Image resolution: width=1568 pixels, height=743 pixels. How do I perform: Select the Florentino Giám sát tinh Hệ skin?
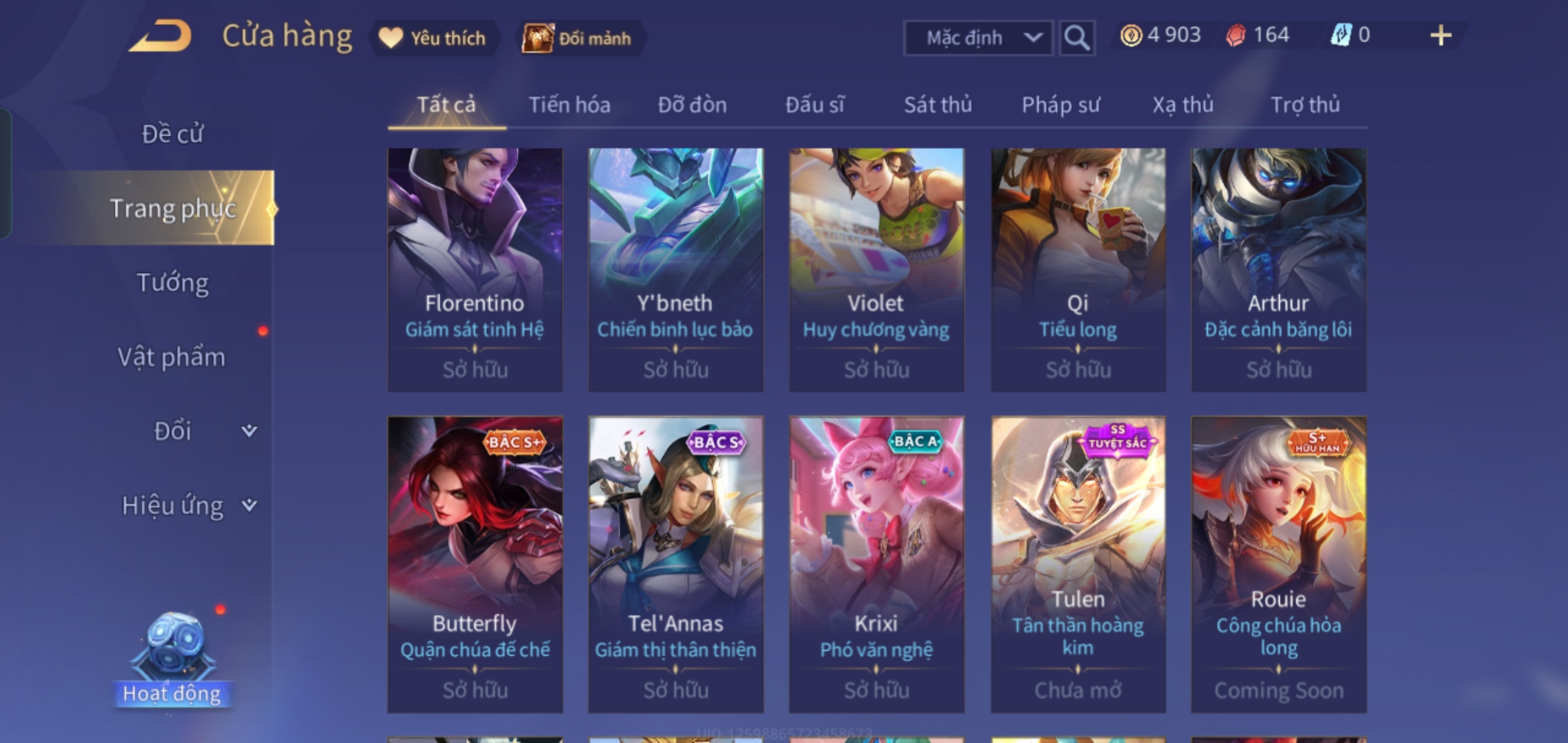(x=475, y=270)
